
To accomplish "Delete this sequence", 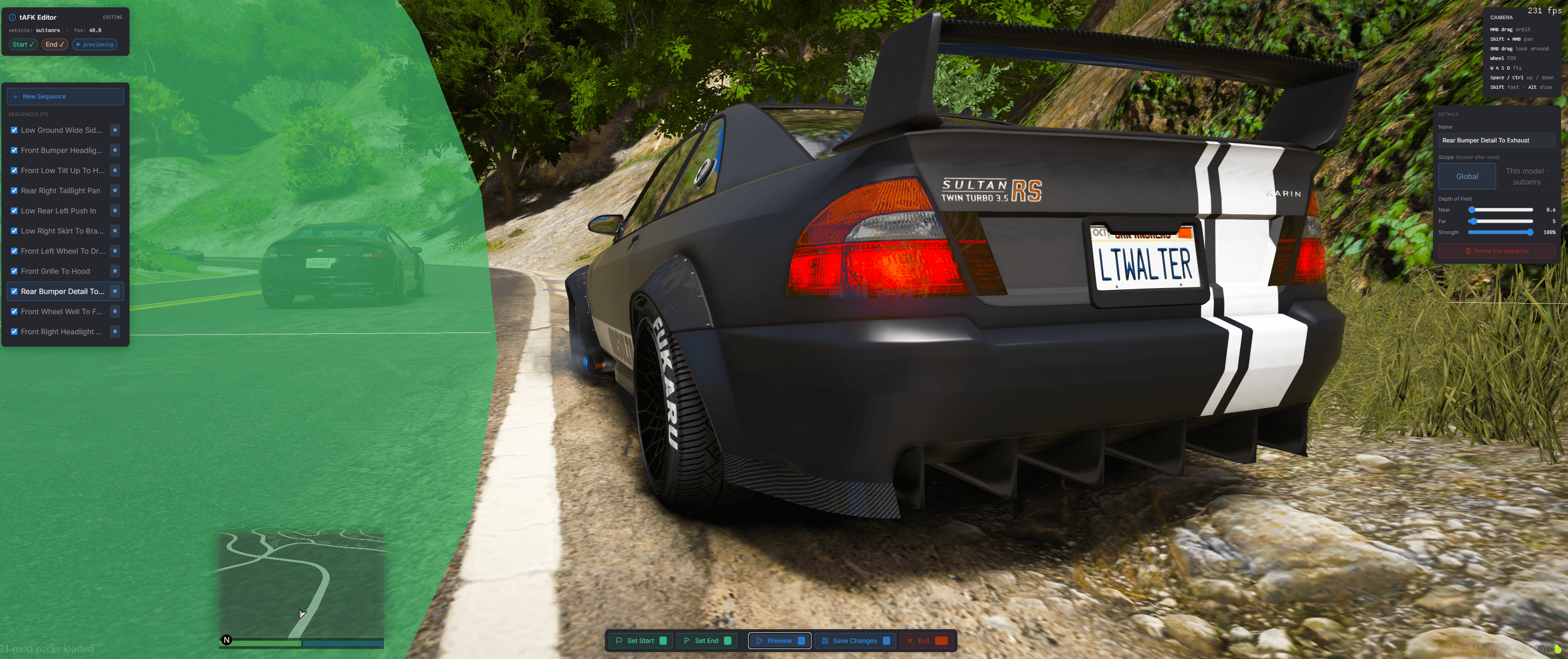I will (x=1496, y=251).
